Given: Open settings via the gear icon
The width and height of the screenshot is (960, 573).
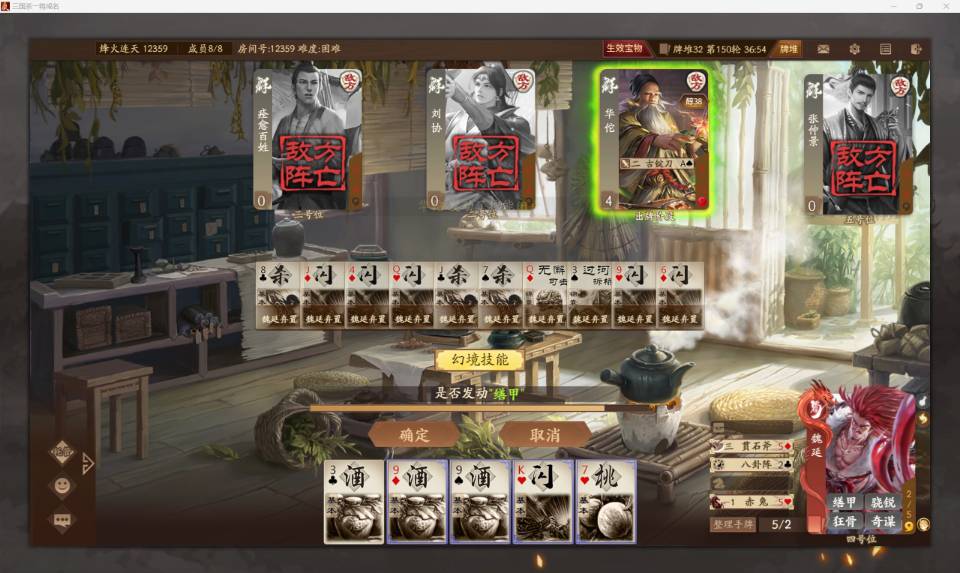Looking at the screenshot, I should pyautogui.click(x=854, y=48).
